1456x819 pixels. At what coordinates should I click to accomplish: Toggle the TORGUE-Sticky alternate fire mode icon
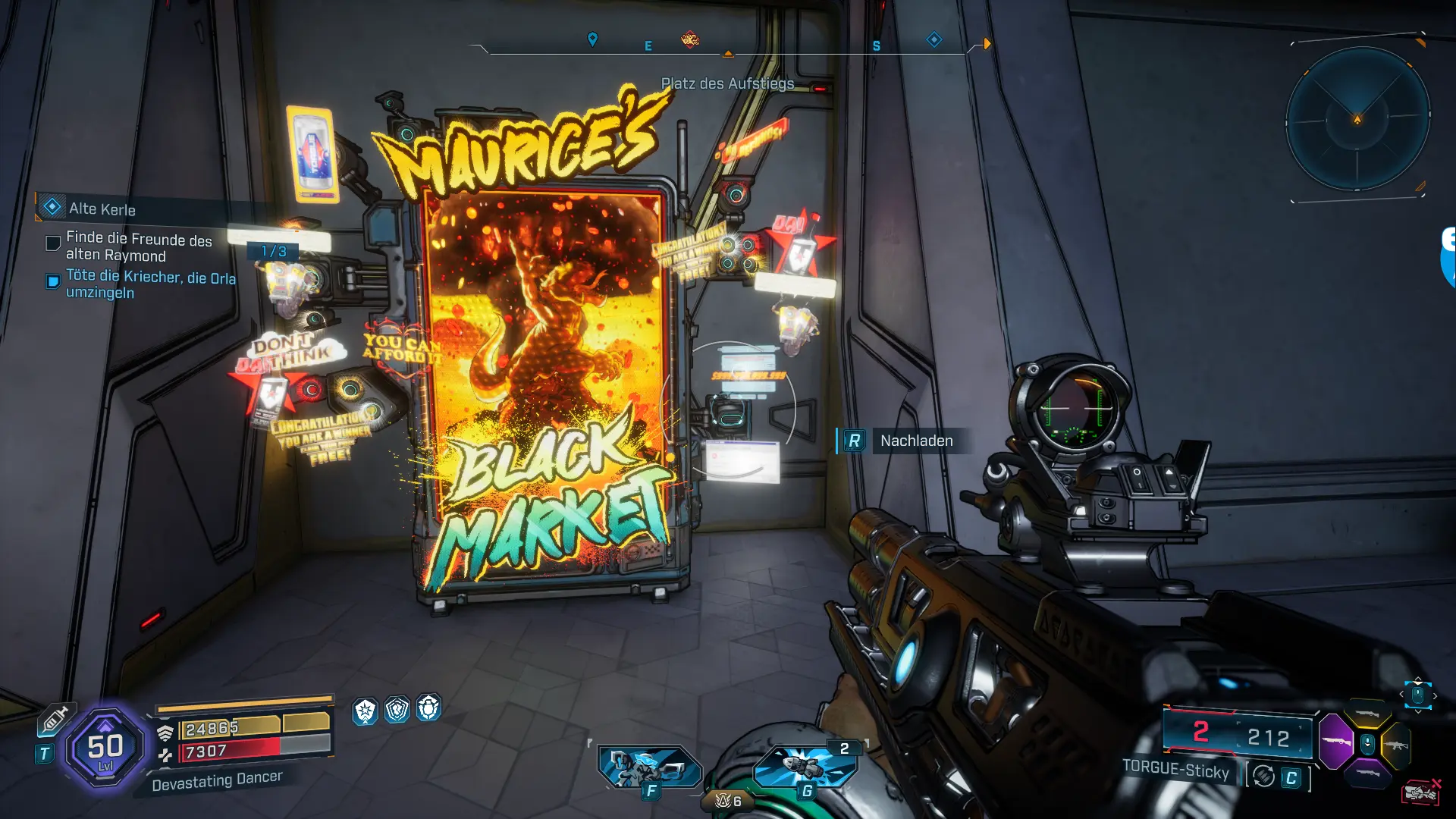tap(1263, 777)
